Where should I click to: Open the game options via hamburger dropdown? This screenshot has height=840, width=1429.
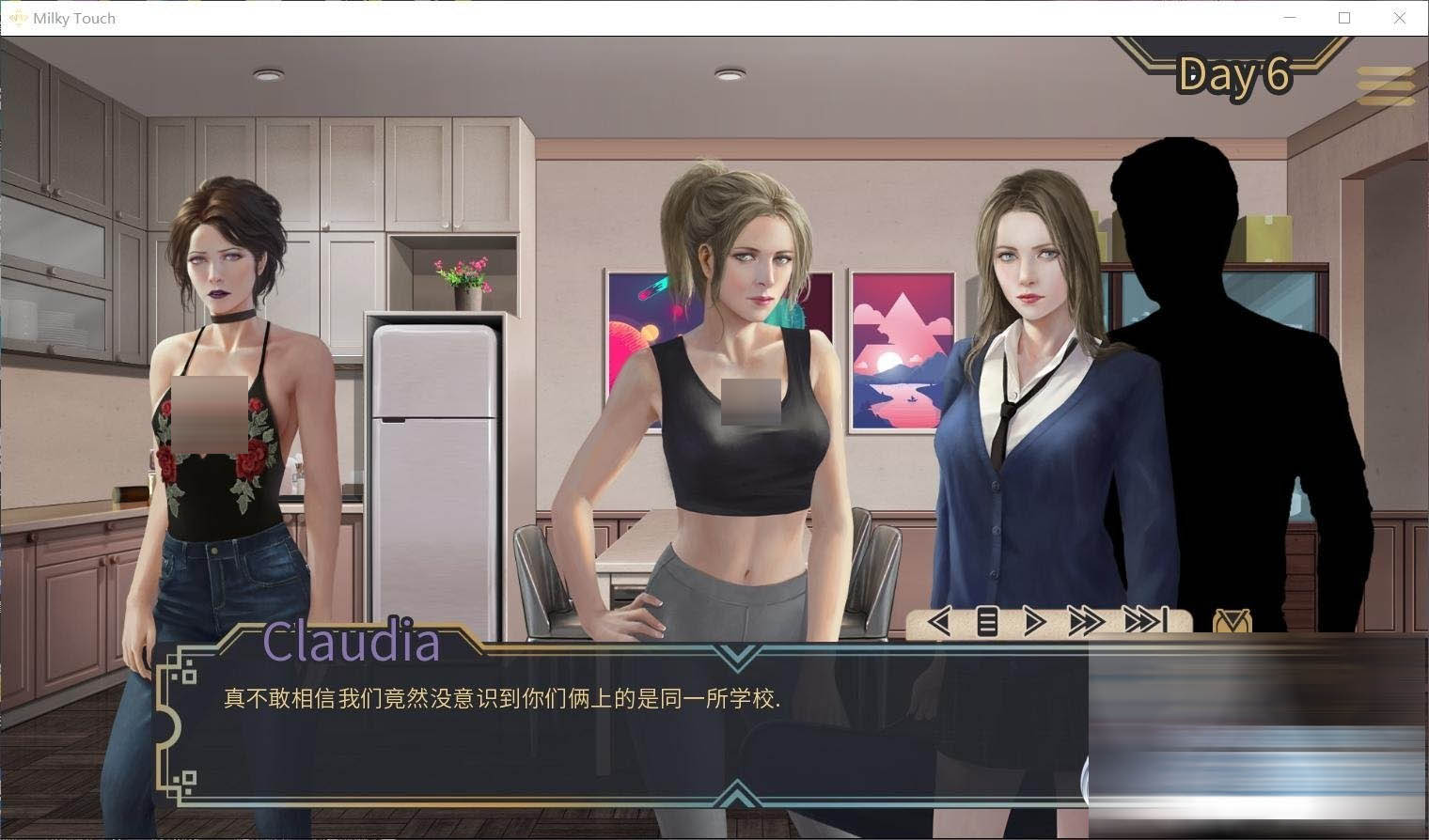[x=1385, y=83]
